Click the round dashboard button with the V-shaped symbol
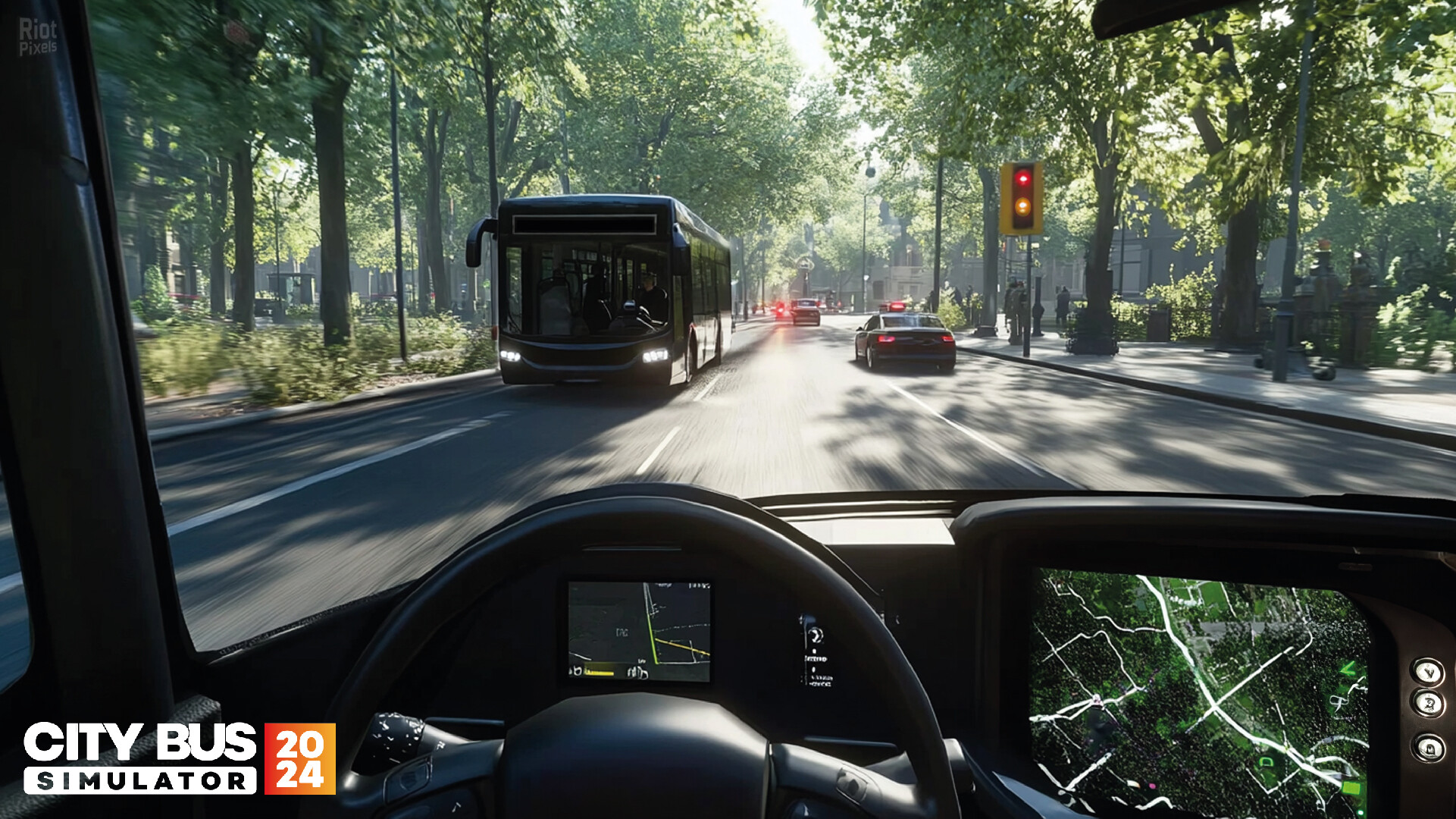The image size is (1456, 819). coord(1428,671)
